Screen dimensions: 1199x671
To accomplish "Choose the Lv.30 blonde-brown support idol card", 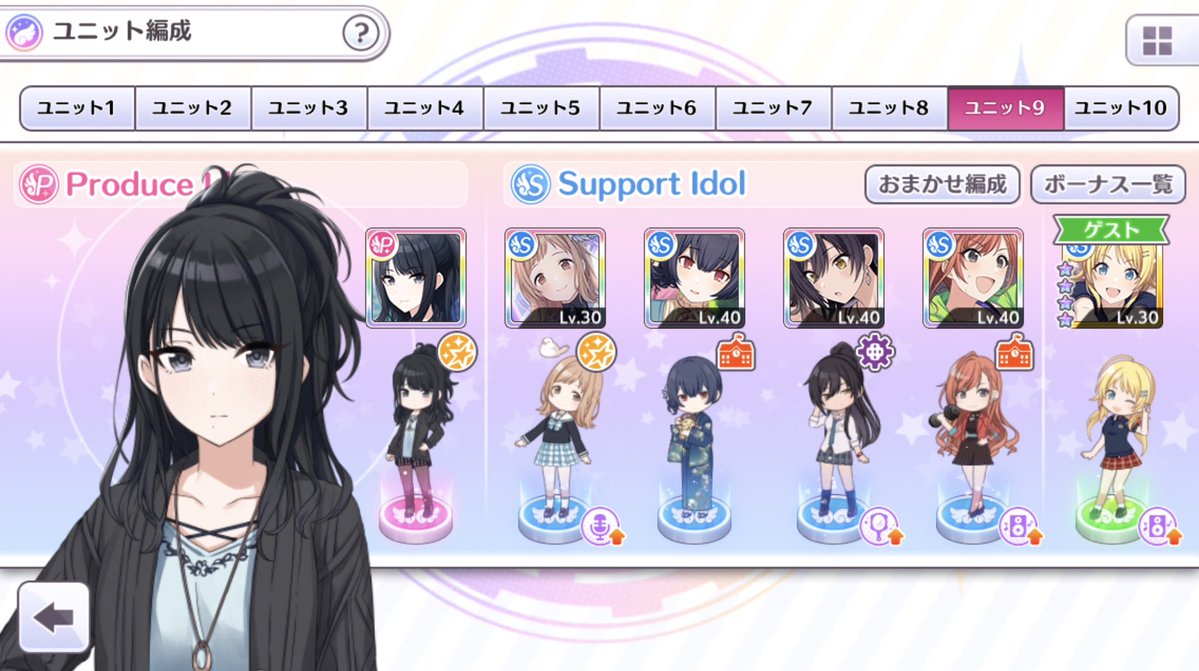I will [554, 278].
